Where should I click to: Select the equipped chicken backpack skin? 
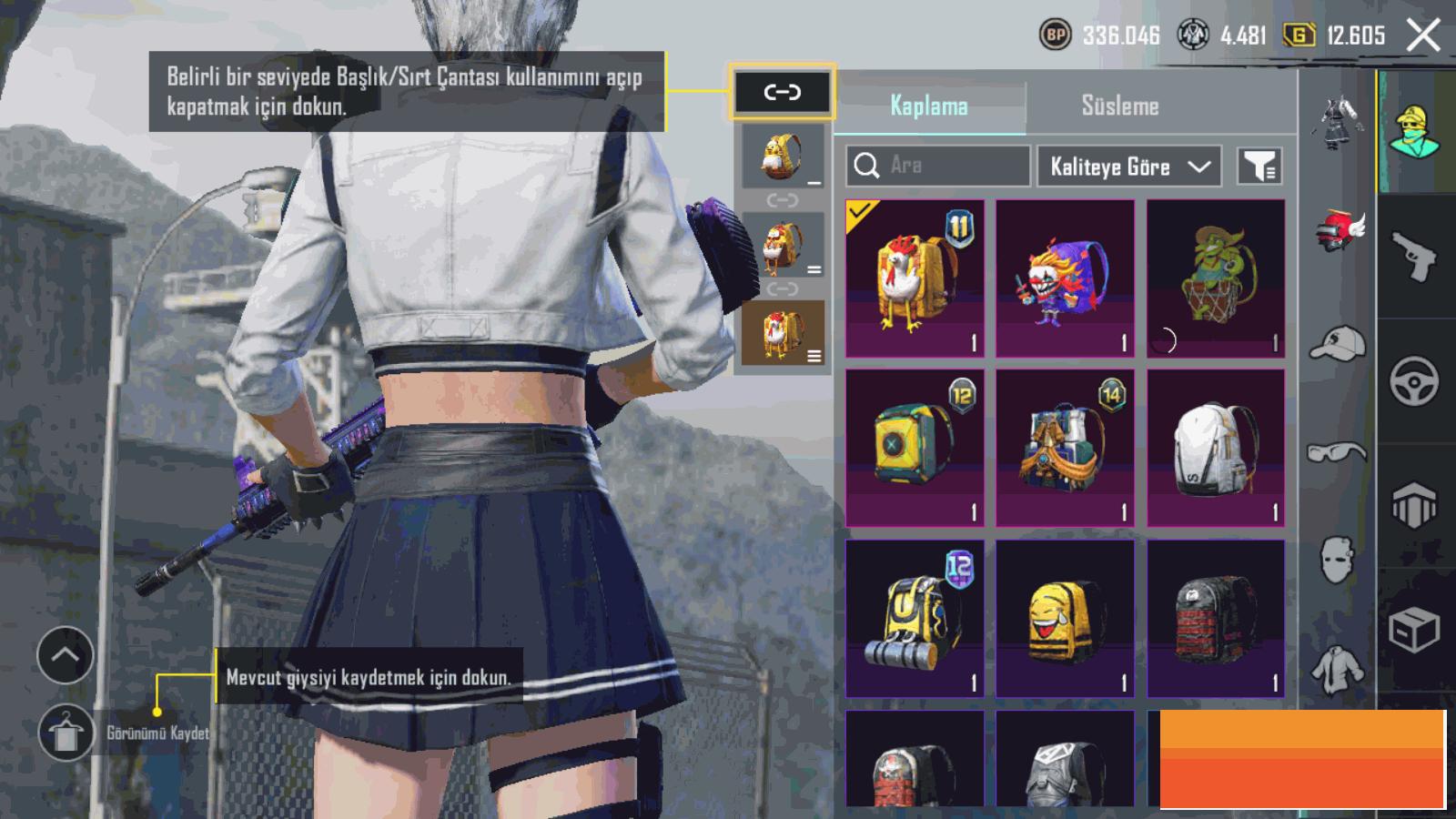tap(915, 278)
